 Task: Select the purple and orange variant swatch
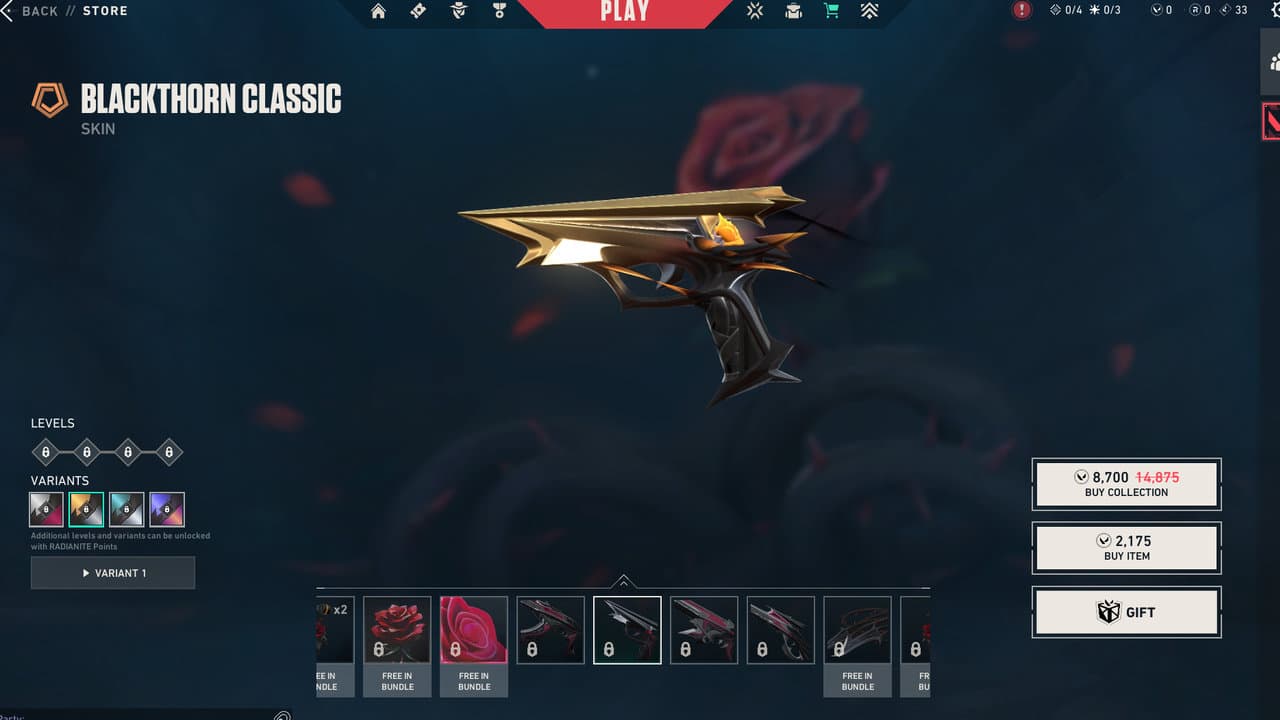point(167,509)
